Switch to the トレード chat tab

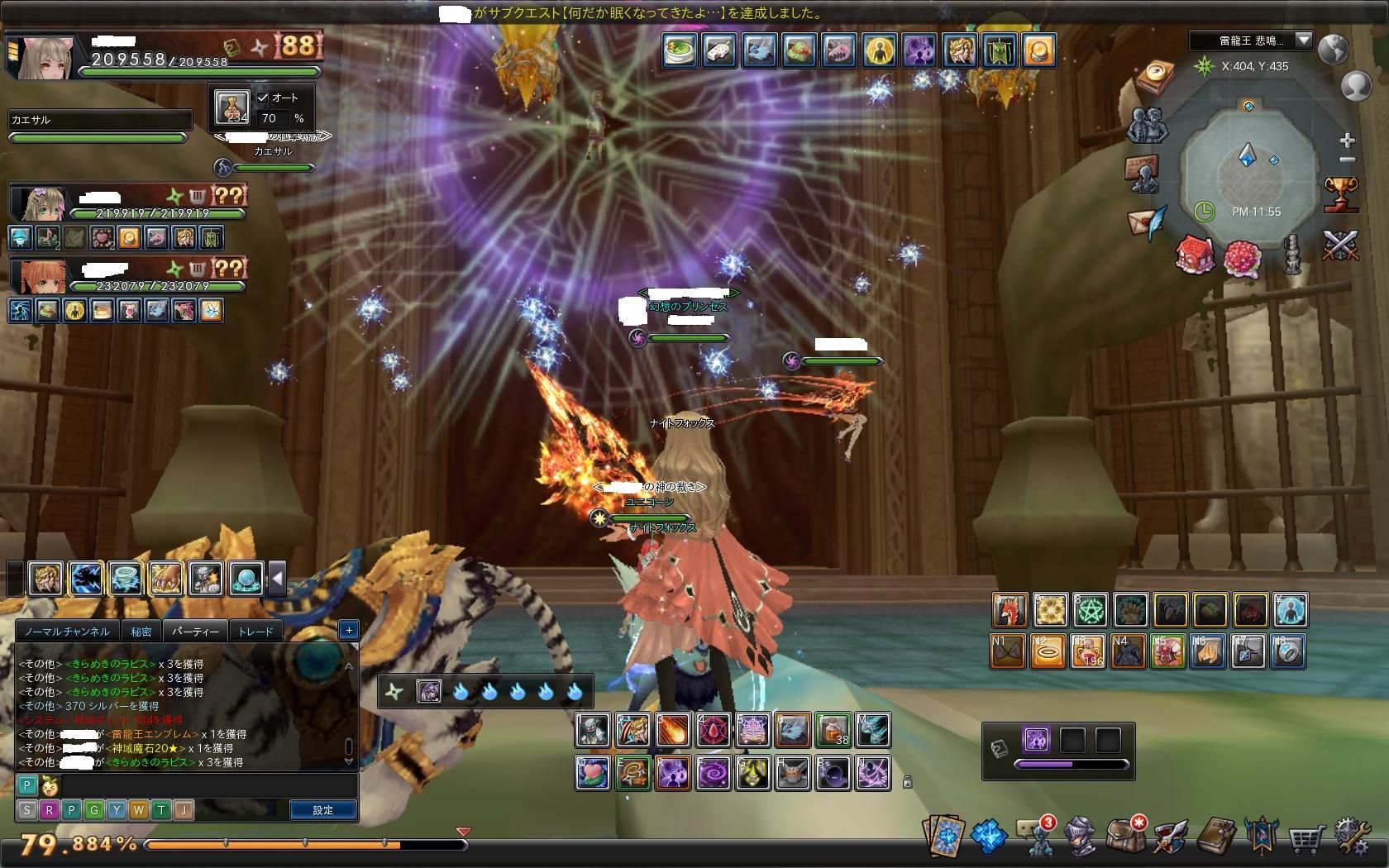[255, 632]
